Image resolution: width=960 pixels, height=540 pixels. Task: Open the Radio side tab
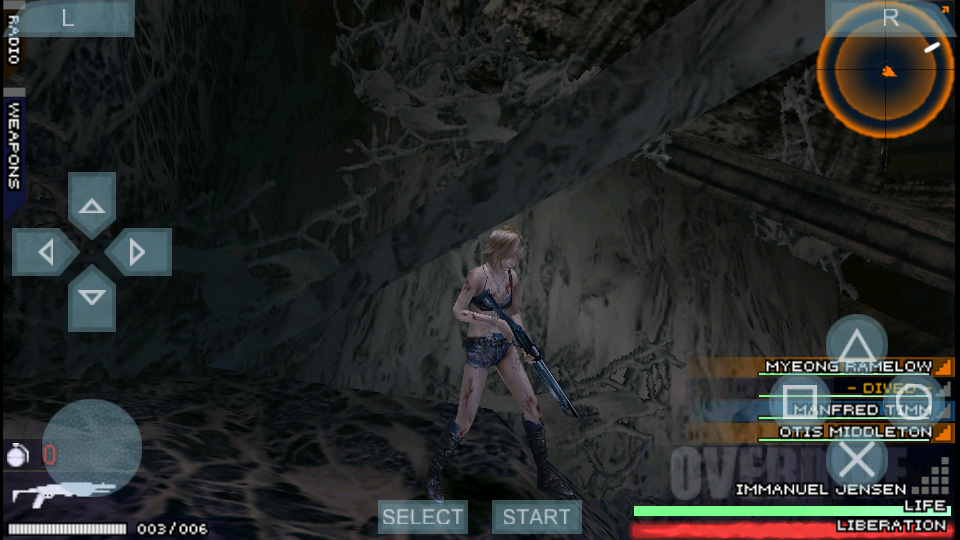pos(13,40)
